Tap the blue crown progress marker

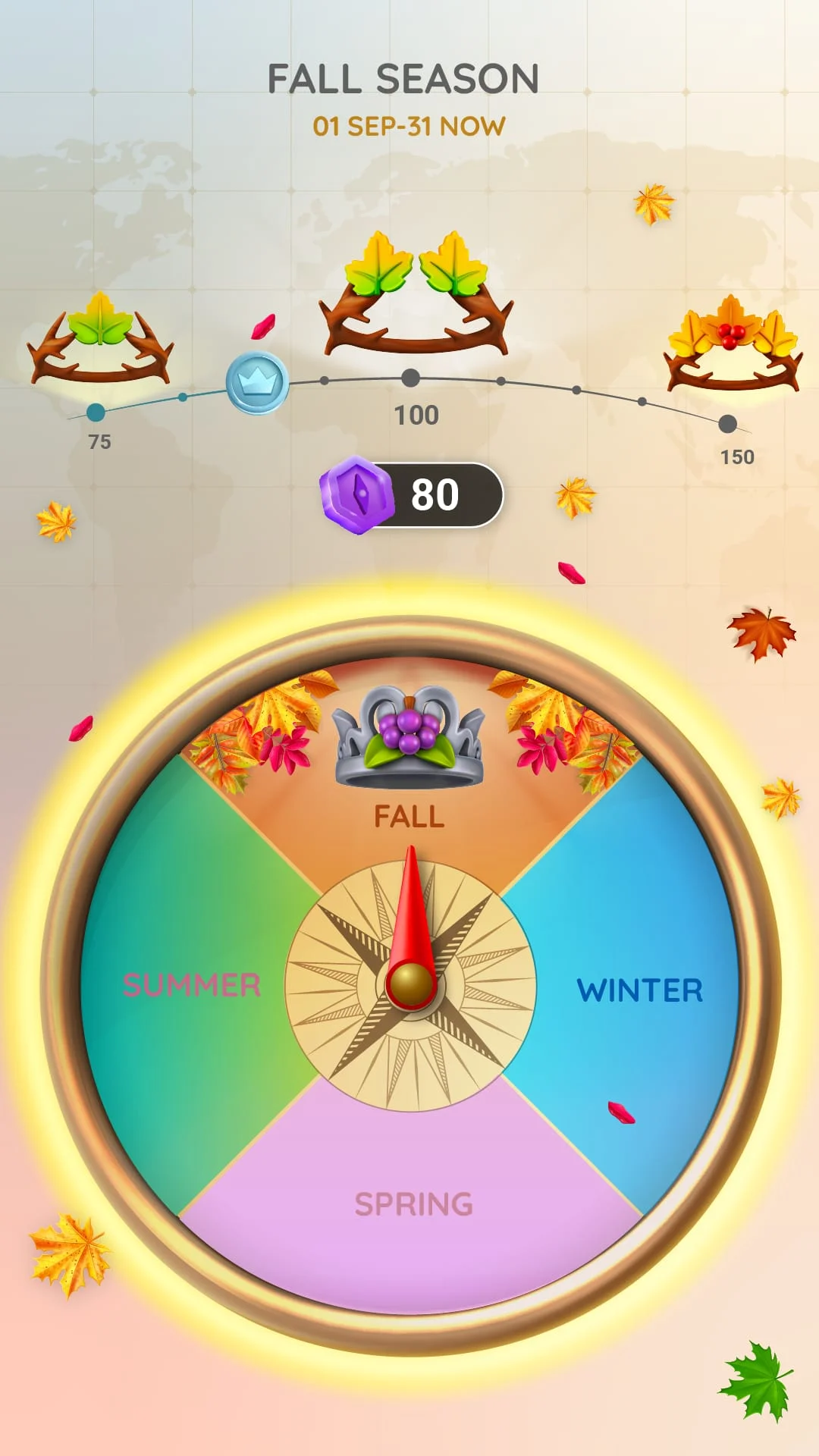(x=257, y=383)
